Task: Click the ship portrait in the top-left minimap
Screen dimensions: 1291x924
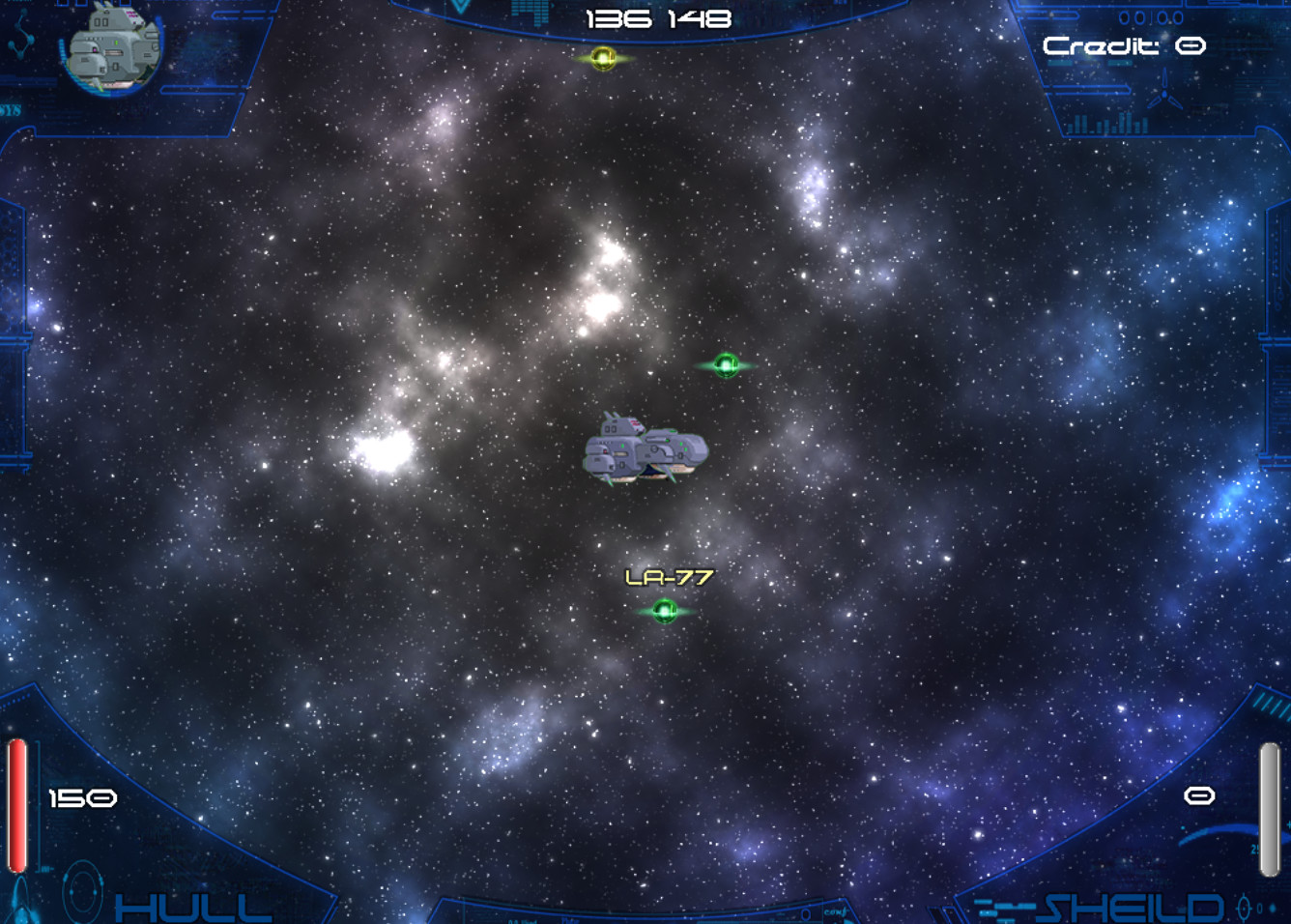Action: click(x=111, y=50)
